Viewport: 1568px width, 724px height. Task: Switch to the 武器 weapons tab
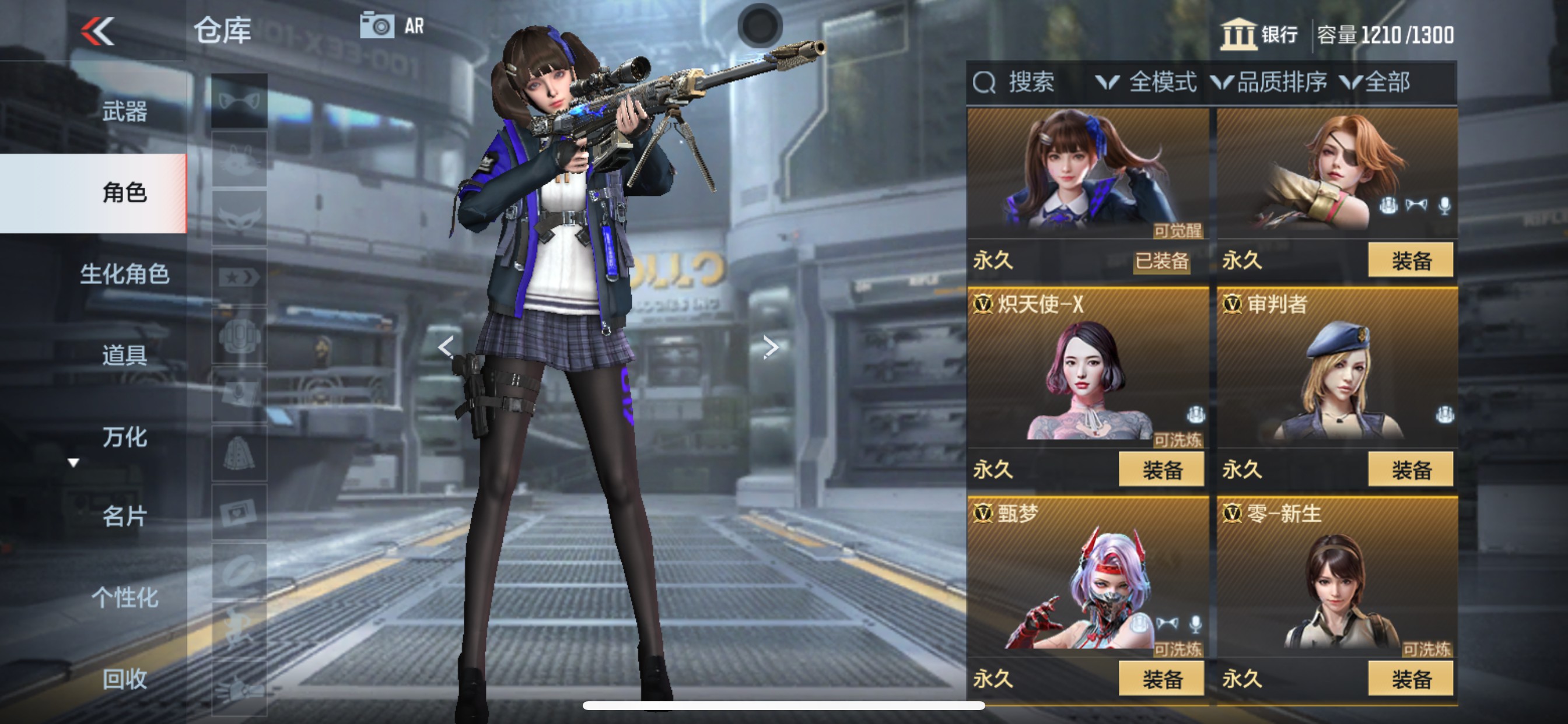click(x=124, y=112)
